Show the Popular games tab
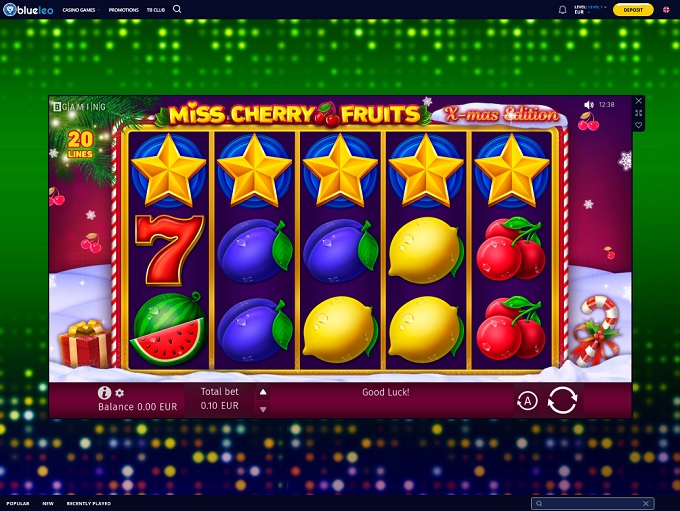 (x=18, y=503)
